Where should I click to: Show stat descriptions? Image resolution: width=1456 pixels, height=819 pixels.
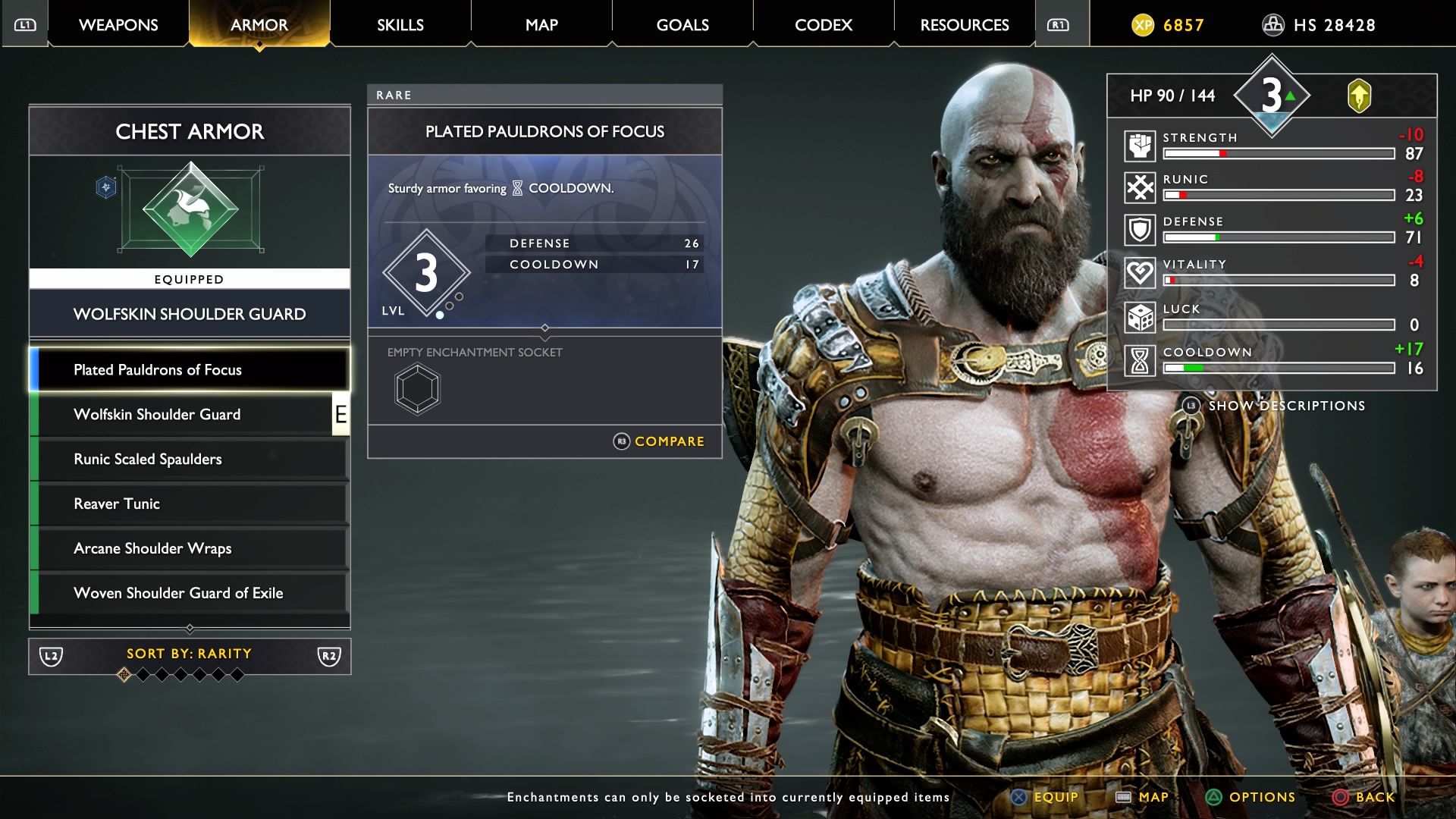1276,406
